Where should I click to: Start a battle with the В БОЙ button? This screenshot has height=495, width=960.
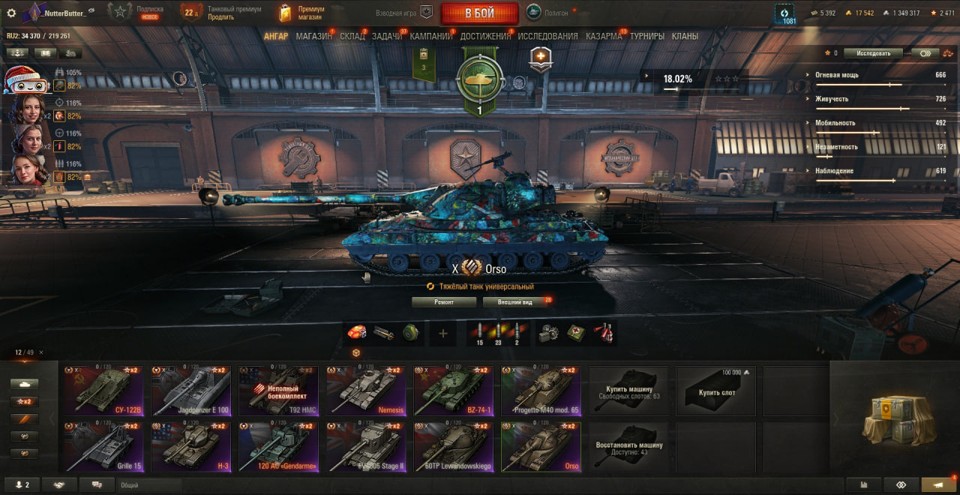479,13
